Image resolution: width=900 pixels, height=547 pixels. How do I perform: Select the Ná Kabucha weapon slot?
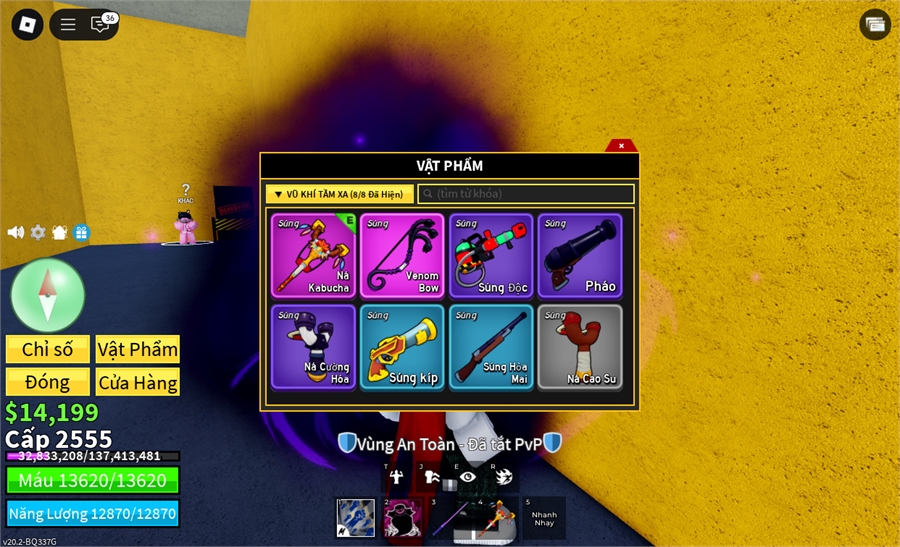coord(313,255)
